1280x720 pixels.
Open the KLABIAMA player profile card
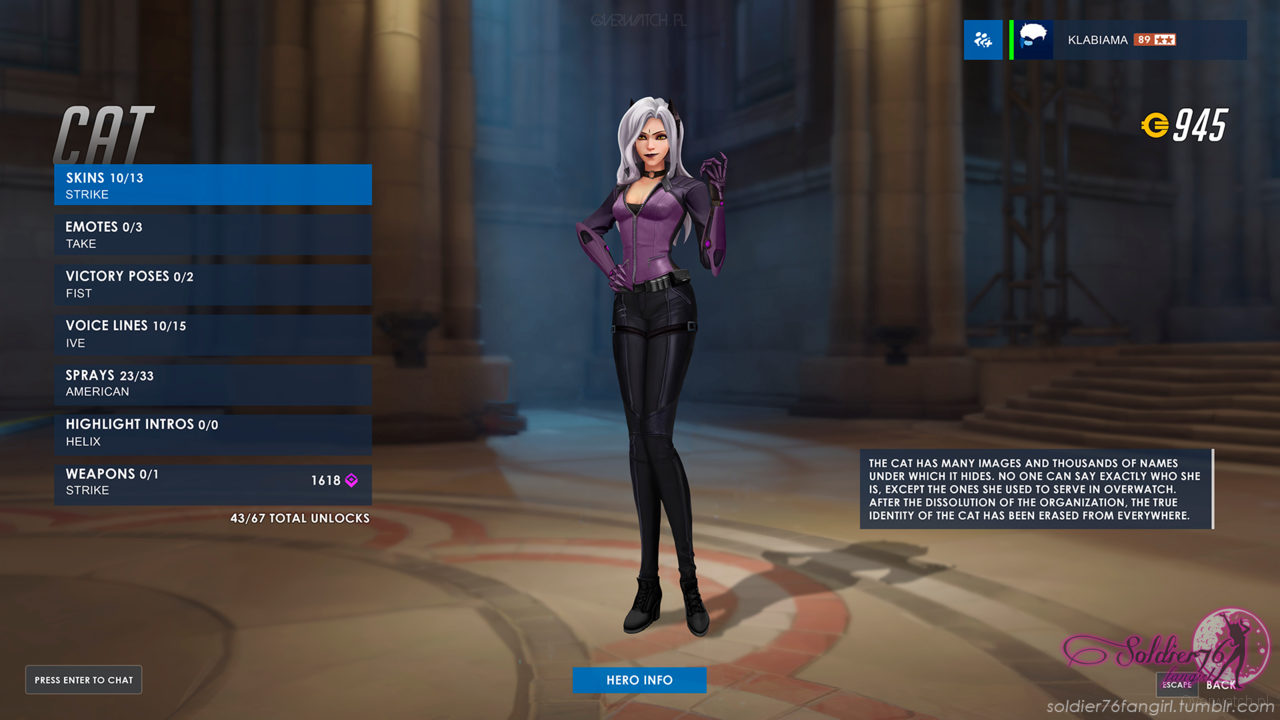click(x=1130, y=40)
